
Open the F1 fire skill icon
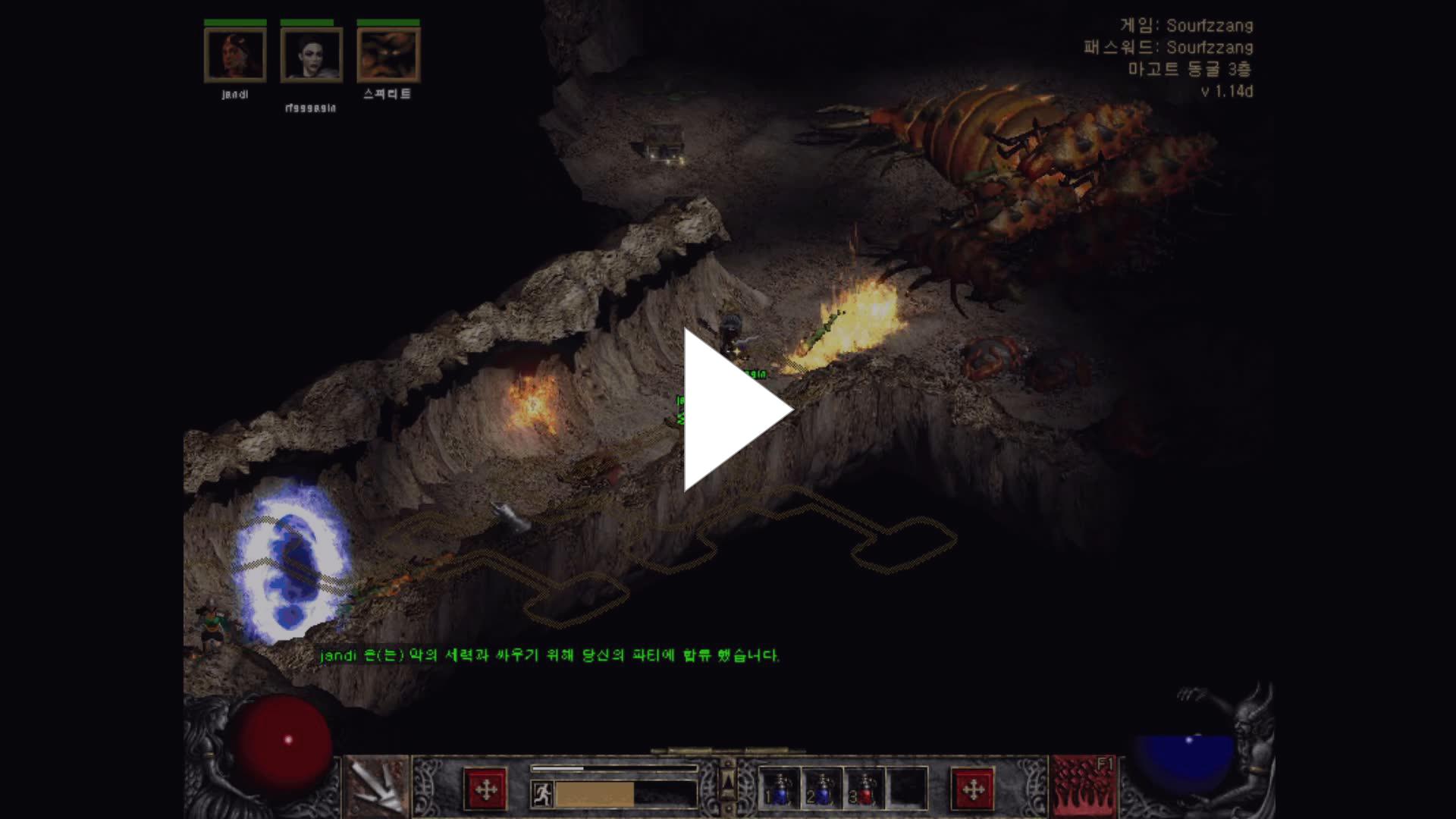click(x=1084, y=787)
